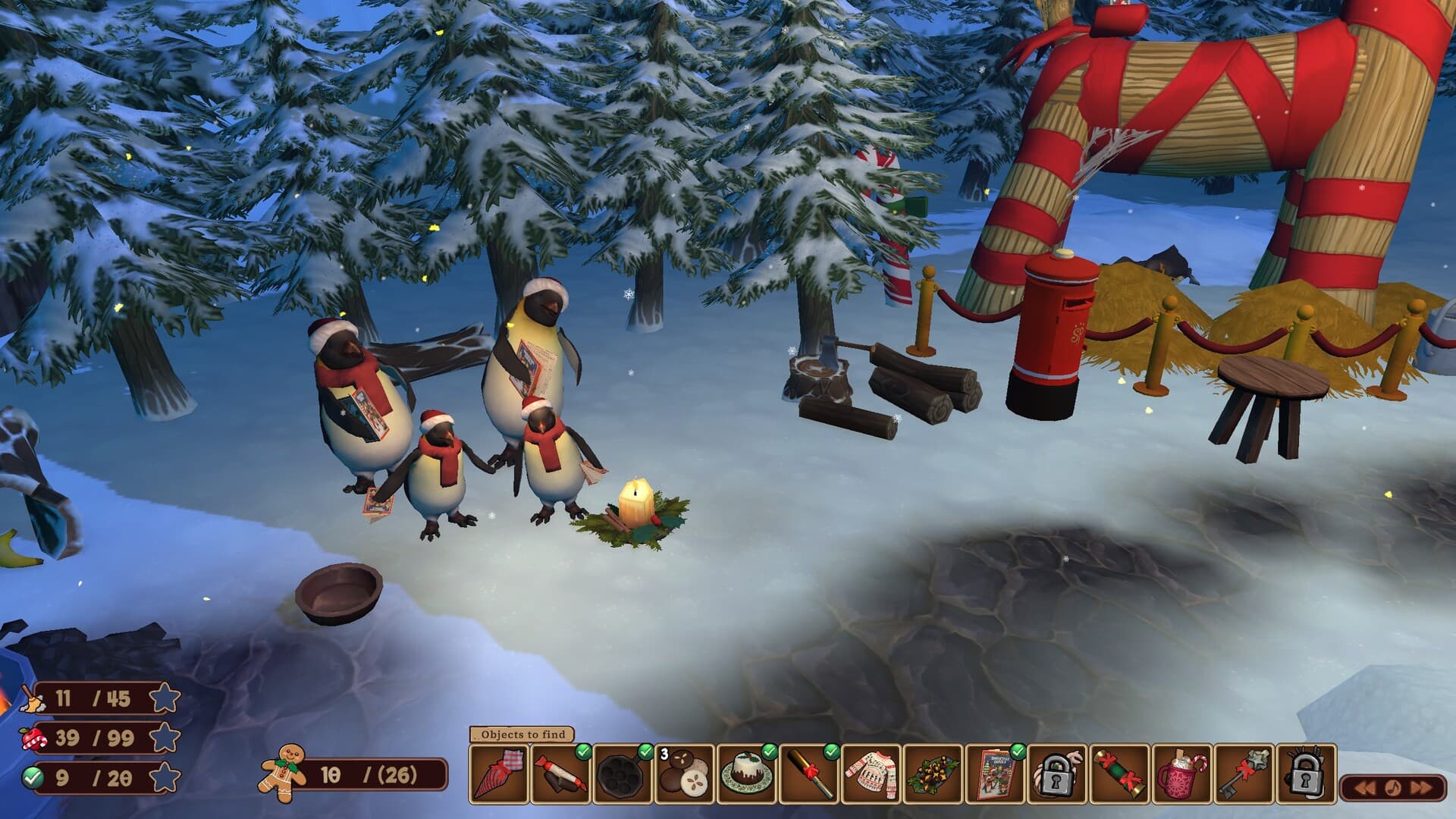Select the piping bag object slot
The height and width of the screenshot is (819, 1456).
(499, 775)
